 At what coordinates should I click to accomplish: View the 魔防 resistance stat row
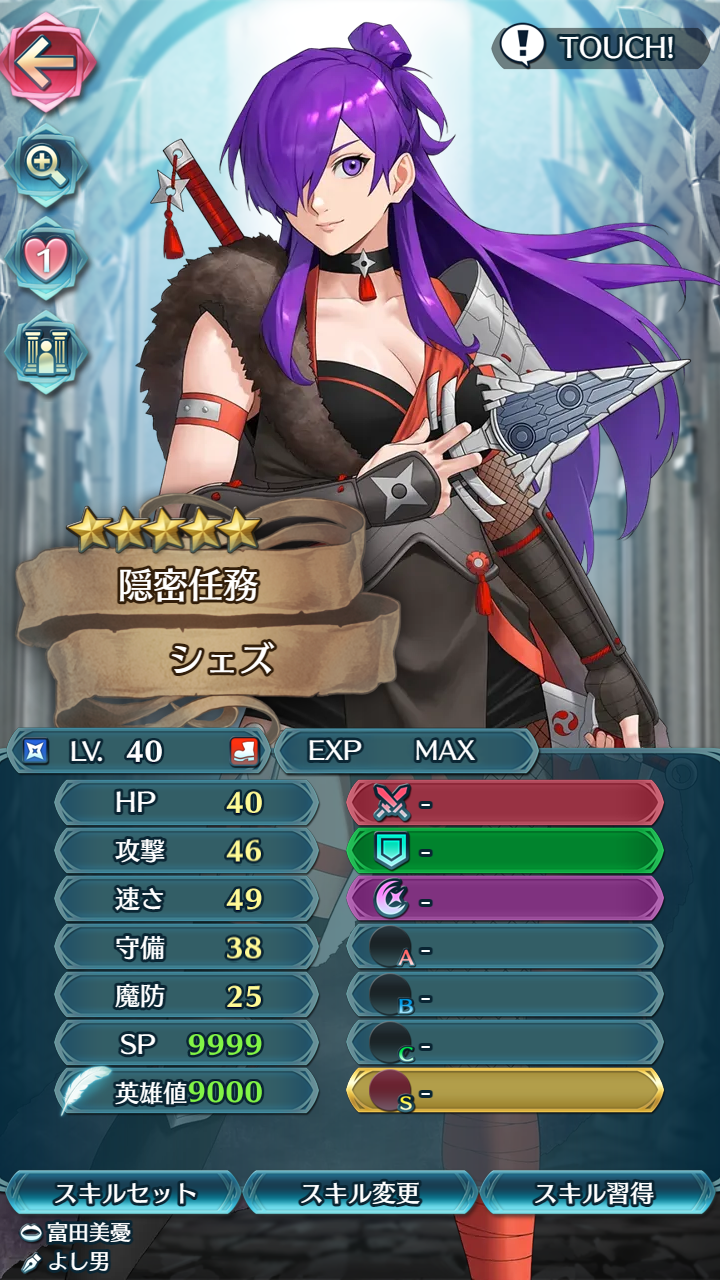point(187,996)
